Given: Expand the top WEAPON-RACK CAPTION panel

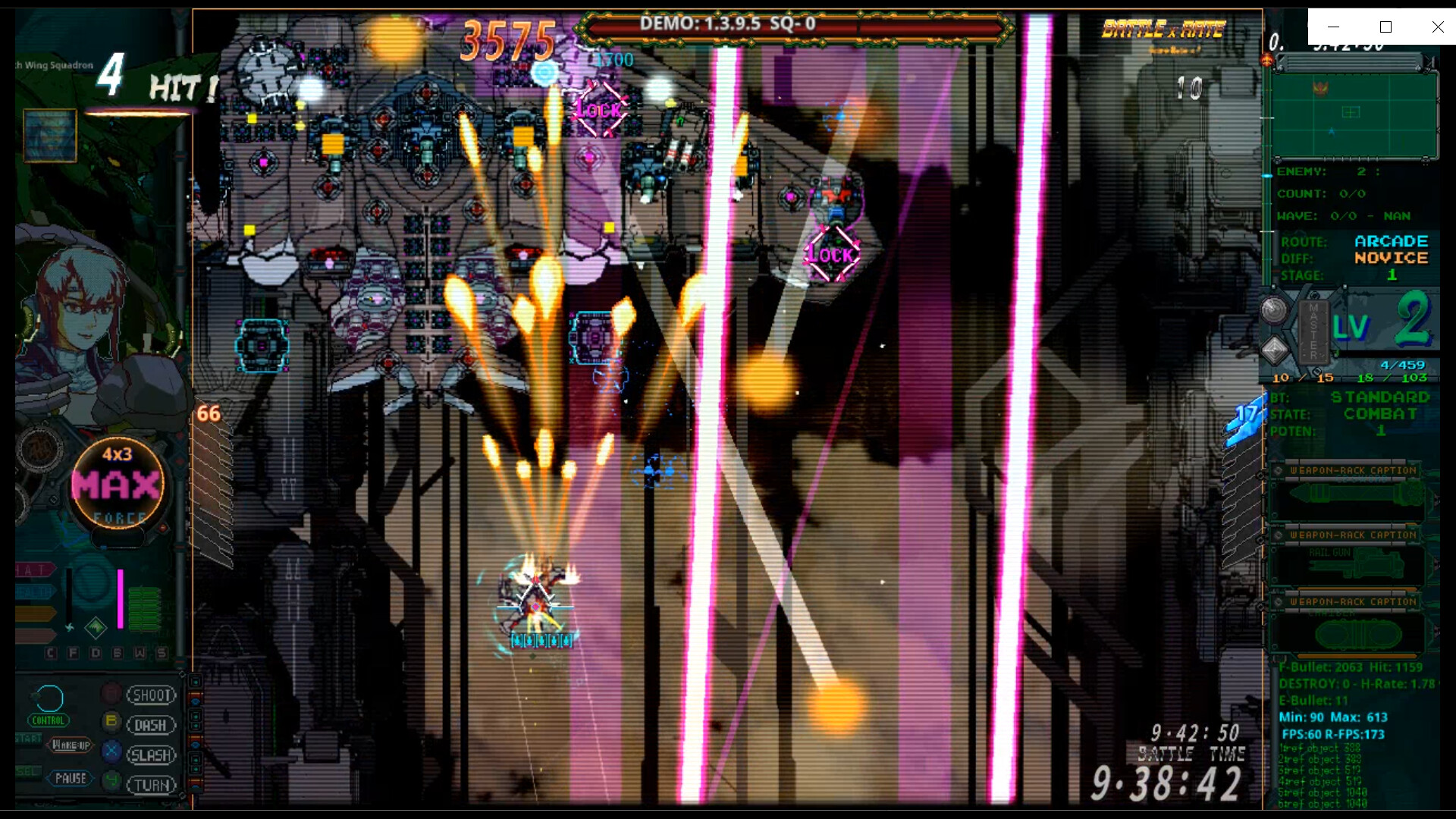Looking at the screenshot, I should click(1353, 469).
